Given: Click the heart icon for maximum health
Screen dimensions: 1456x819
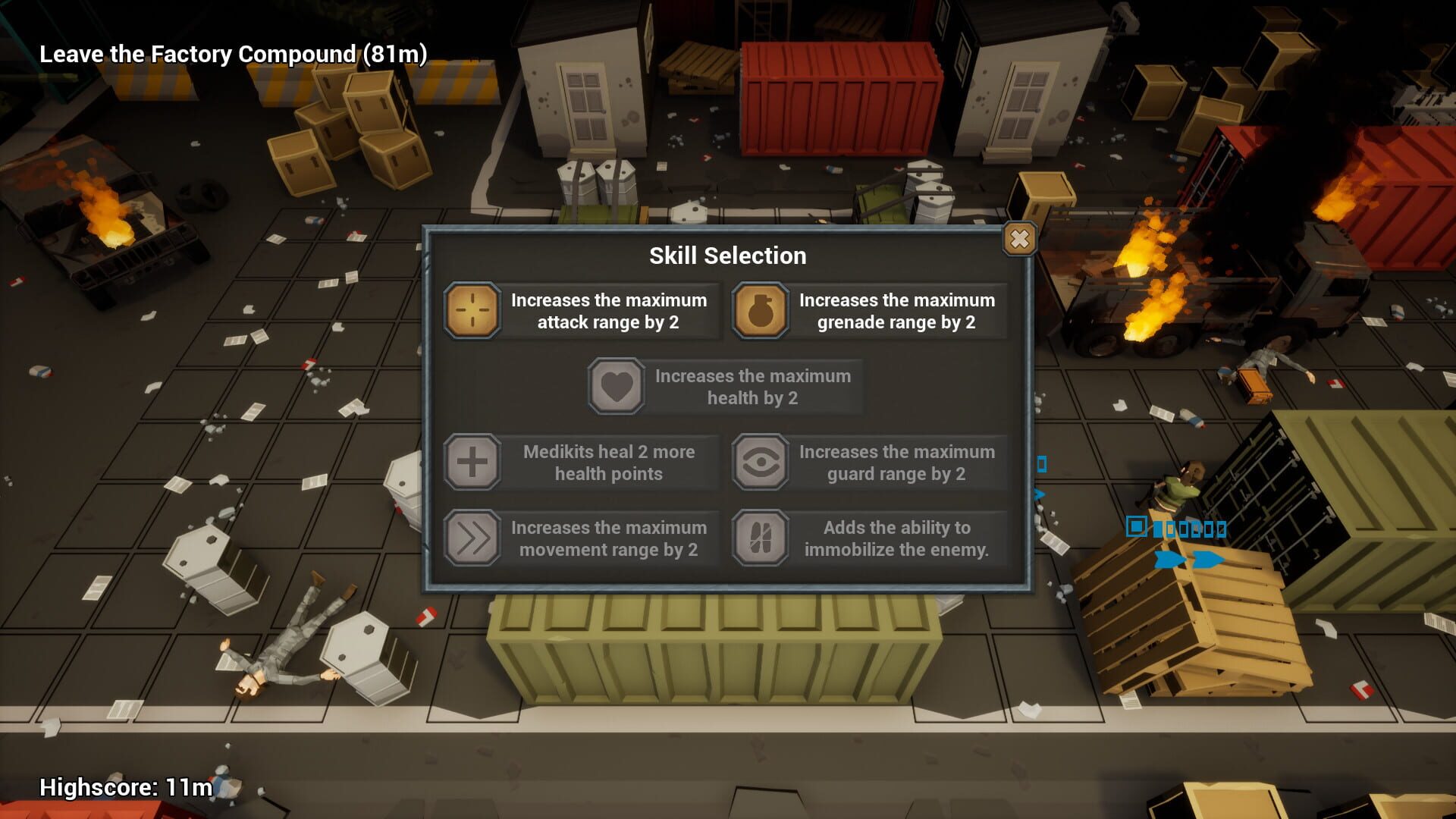Looking at the screenshot, I should [615, 387].
